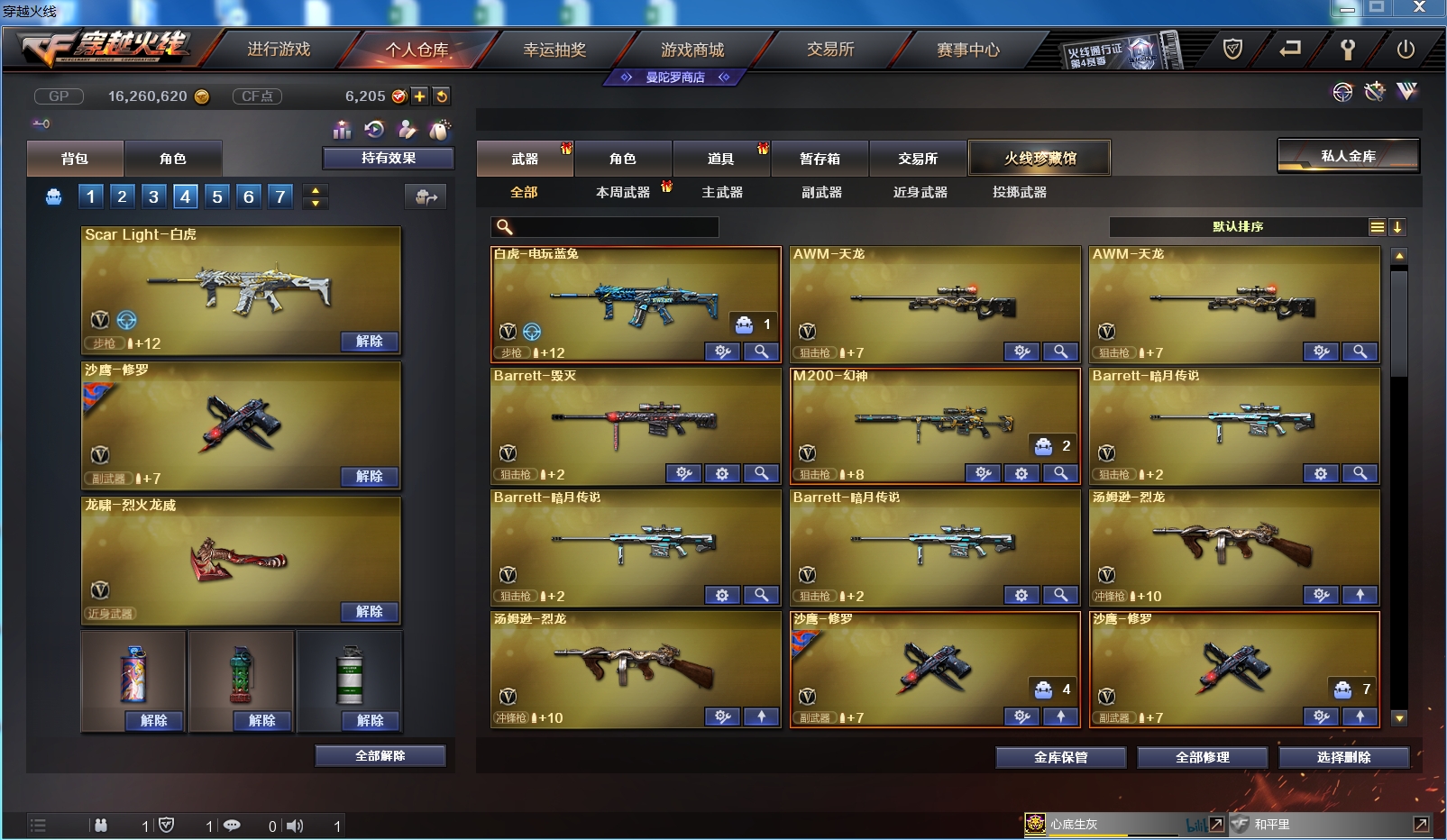The image size is (1447, 840).
Task: Click the 全部解除 button
Action: click(x=378, y=755)
